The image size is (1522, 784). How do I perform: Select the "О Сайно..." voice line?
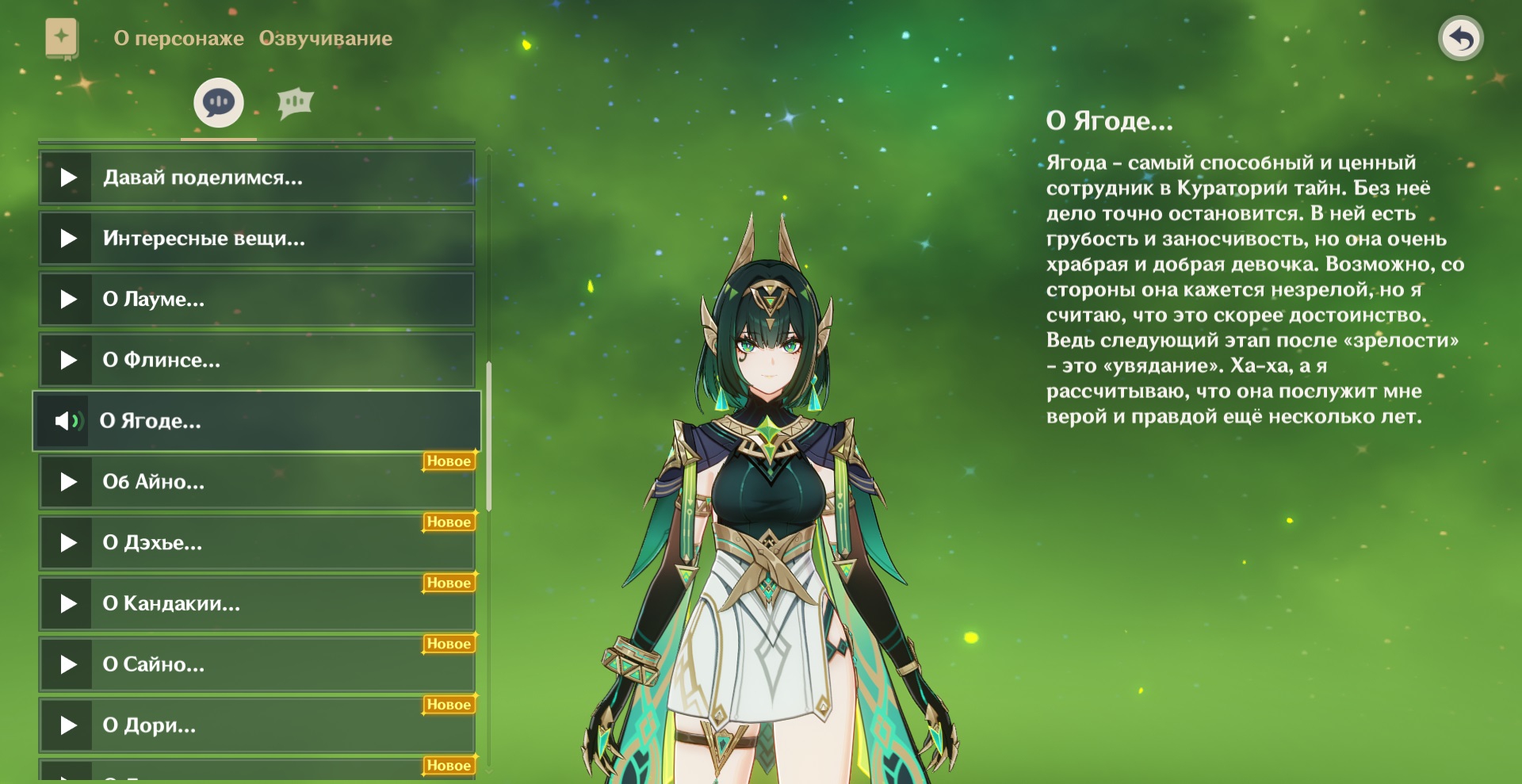coord(257,665)
